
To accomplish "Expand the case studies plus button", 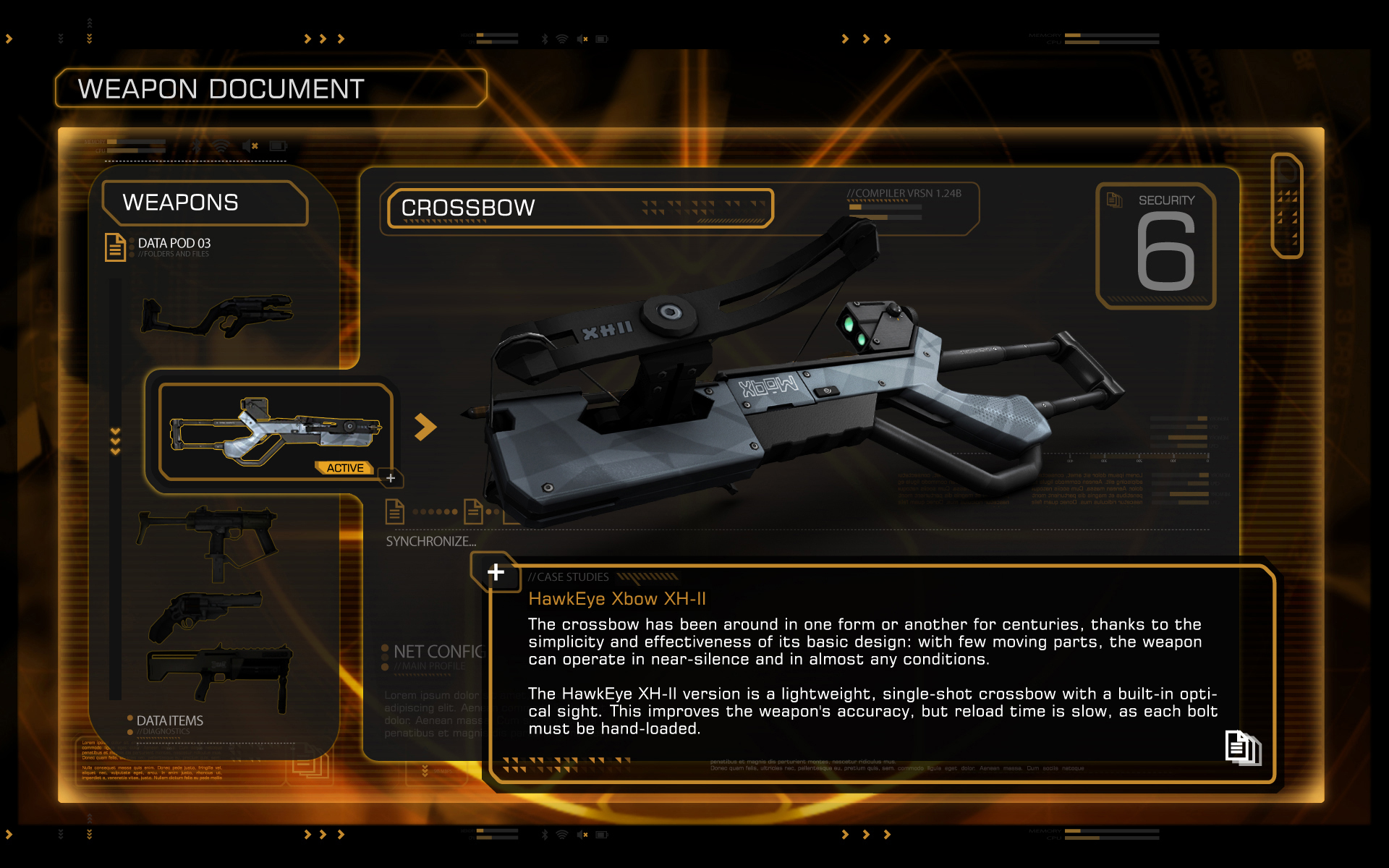I will (496, 572).
